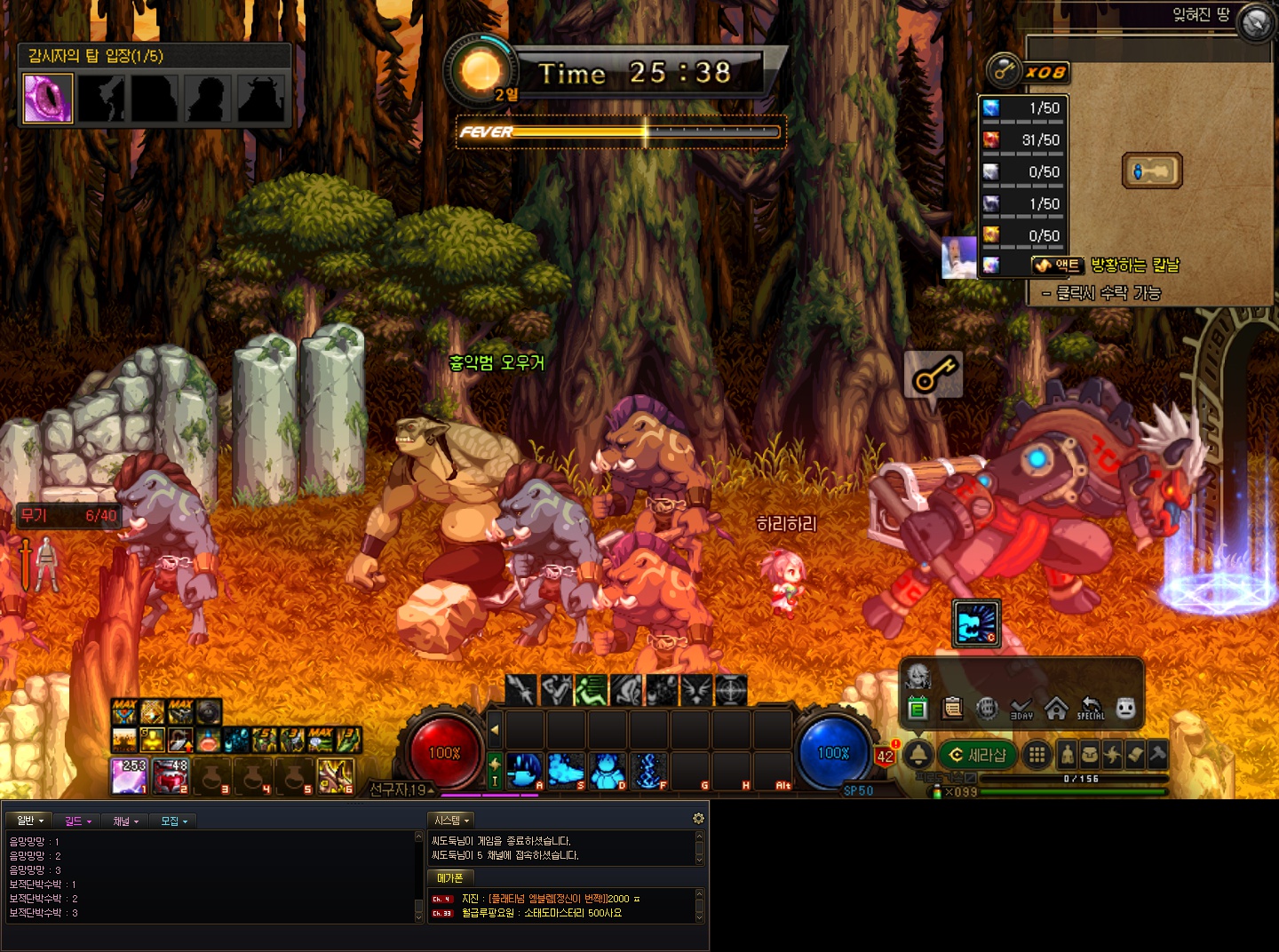Screen dimensions: 1279x952
Task: Open the clipboard quest list icon
Action: 952,709
